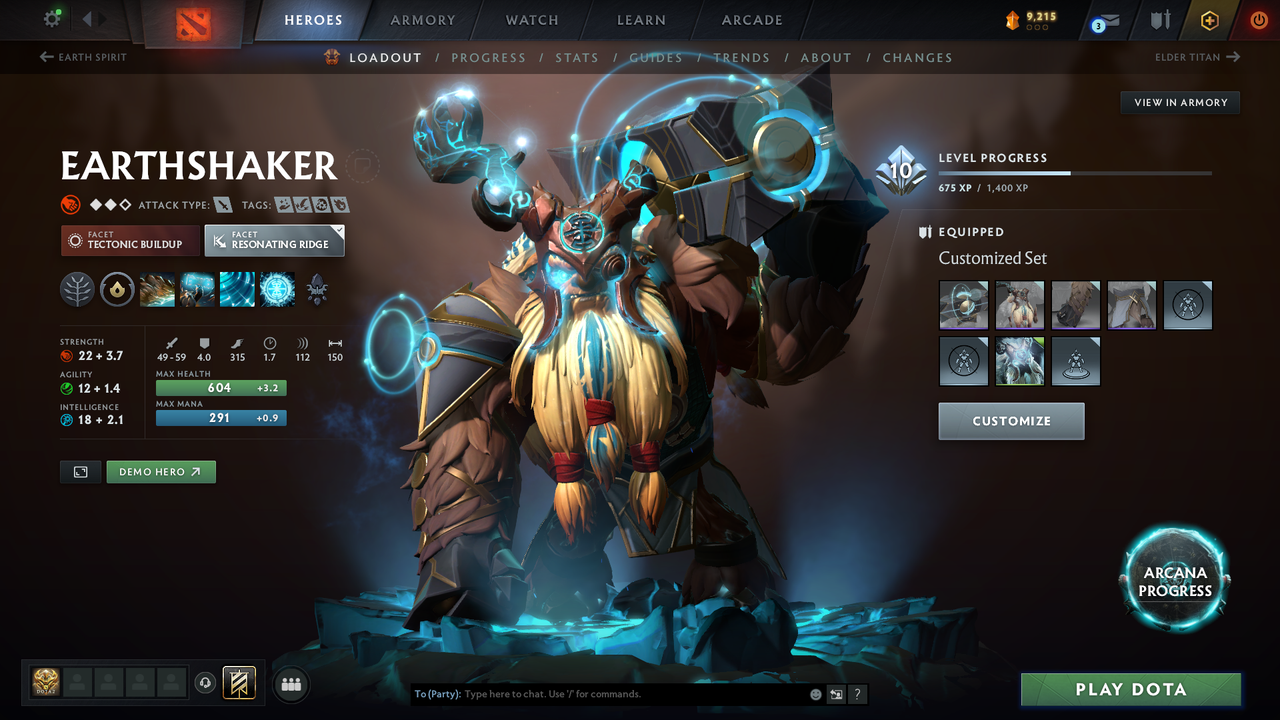This screenshot has height=720, width=1280.
Task: Select the Tectonic Buildup facet
Action: (x=130, y=241)
